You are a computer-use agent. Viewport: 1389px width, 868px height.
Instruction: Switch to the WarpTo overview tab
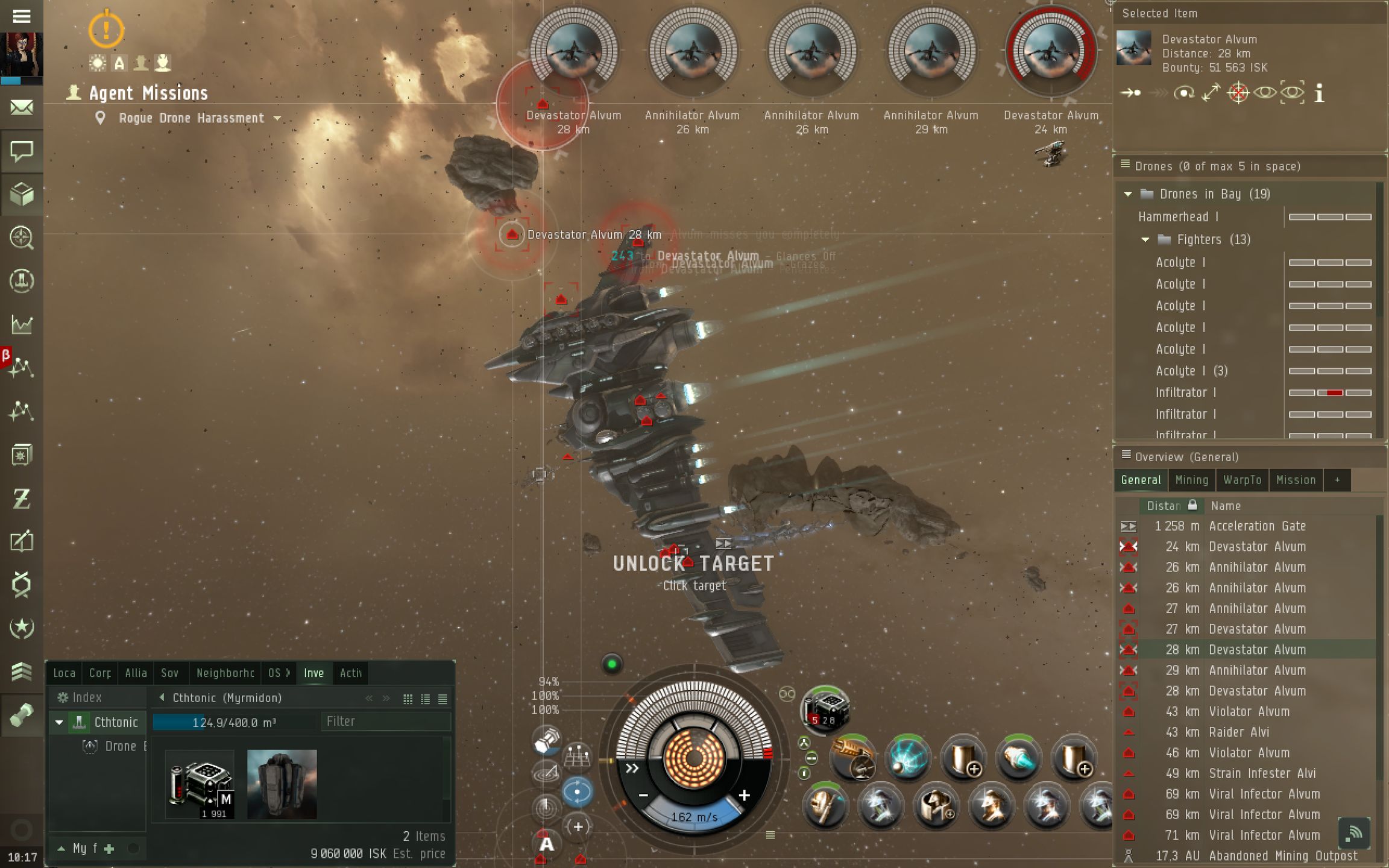click(1242, 480)
